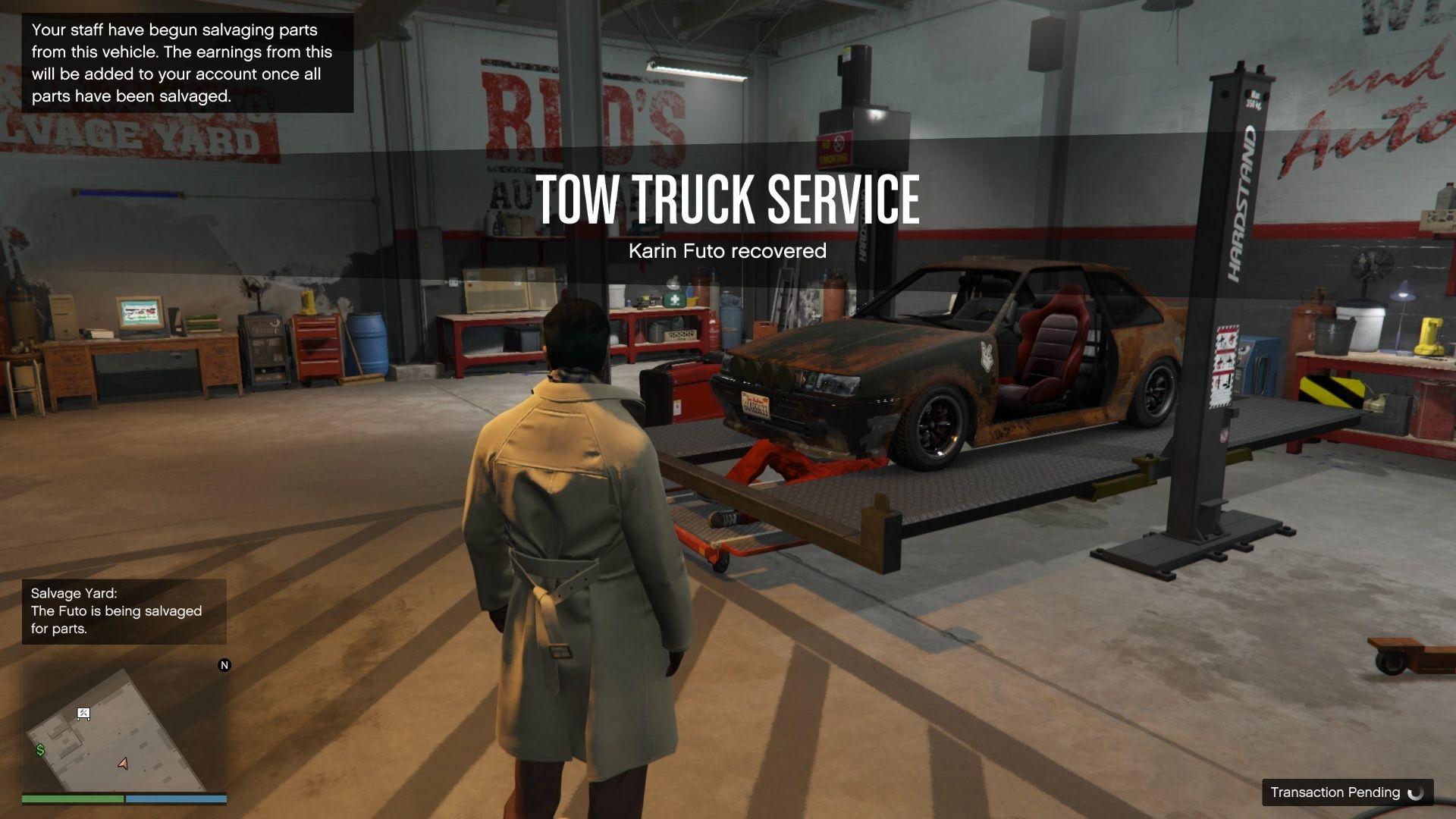Viewport: 1456px width, 819px height.
Task: Click the green dollar sign on the minimap
Action: 40,750
